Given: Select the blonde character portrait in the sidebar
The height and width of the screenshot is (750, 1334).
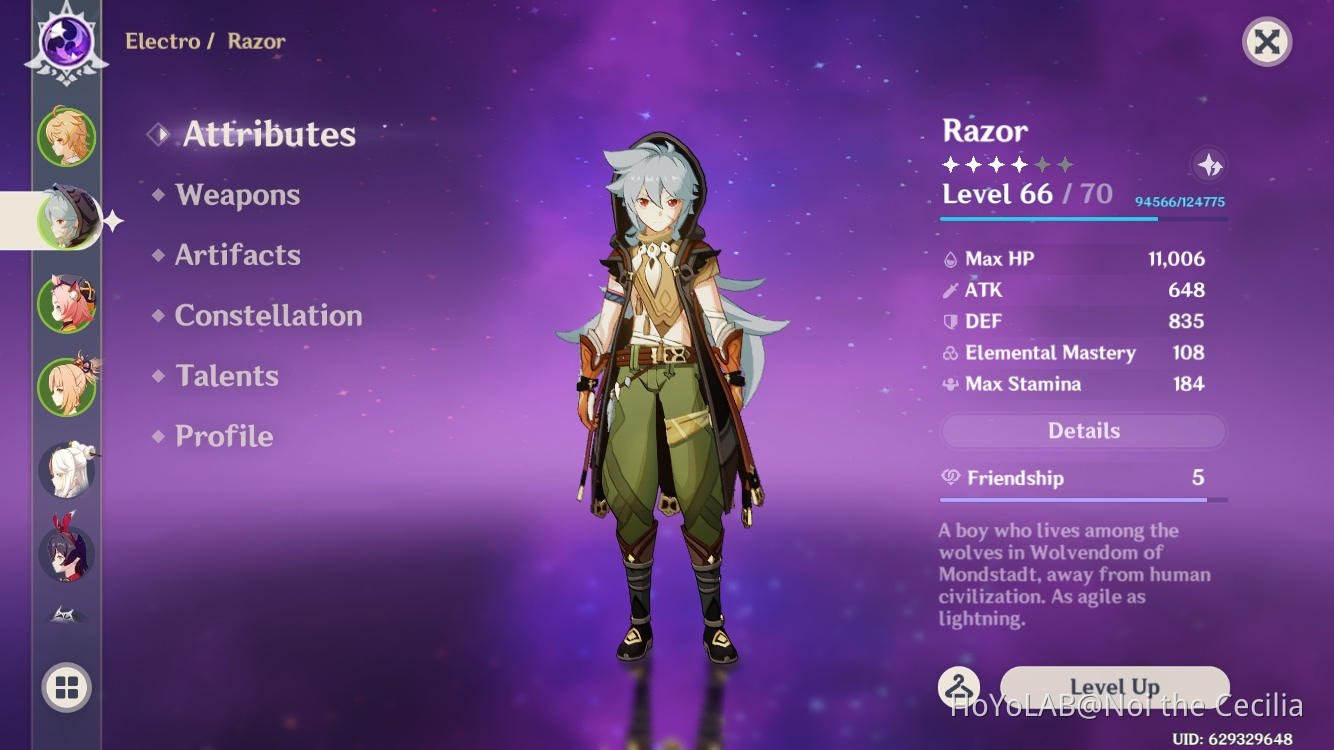Looking at the screenshot, I should (66, 385).
